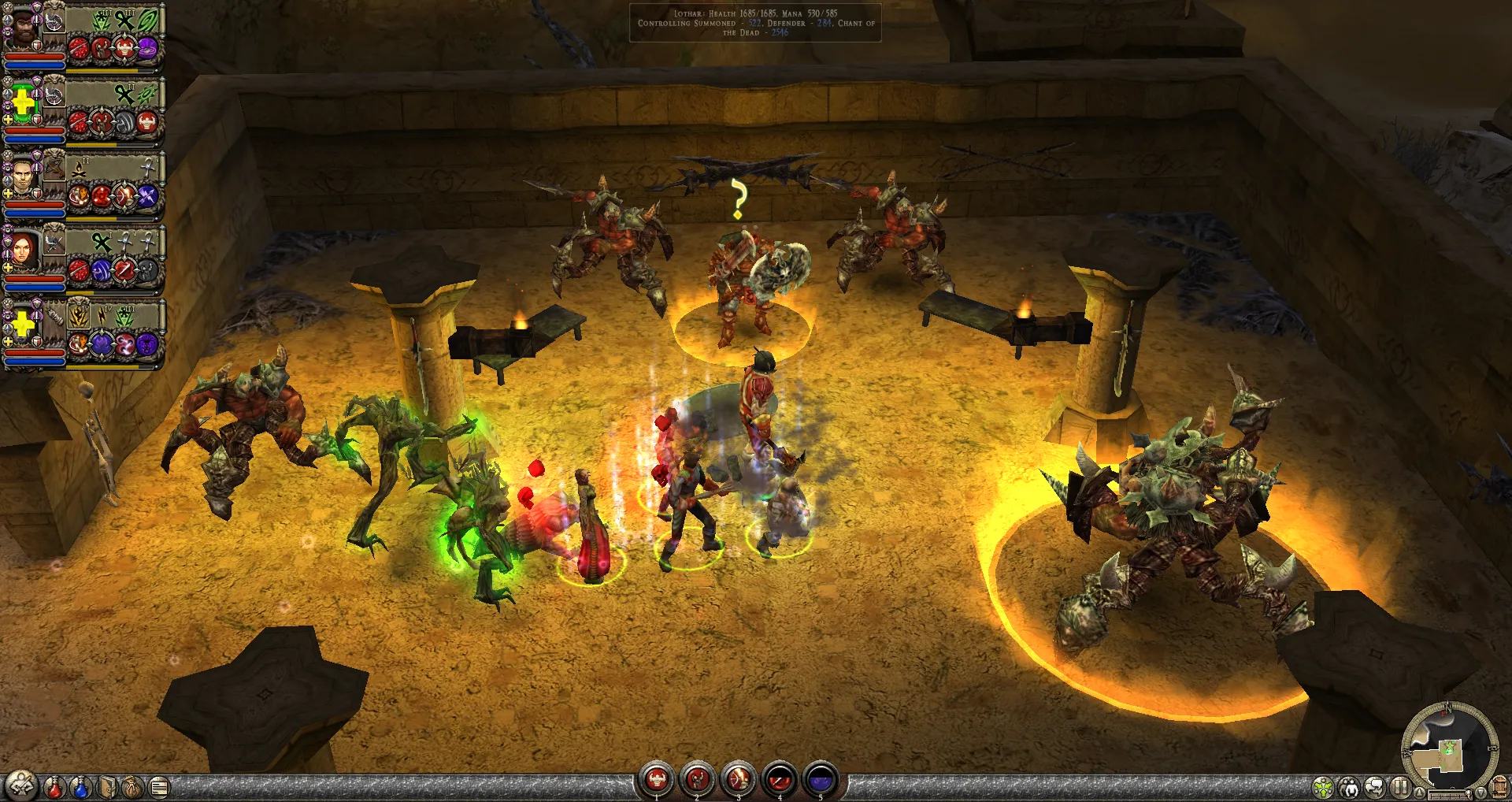Activate the bow power in slot 3
The image size is (1512, 802).
[x=739, y=780]
